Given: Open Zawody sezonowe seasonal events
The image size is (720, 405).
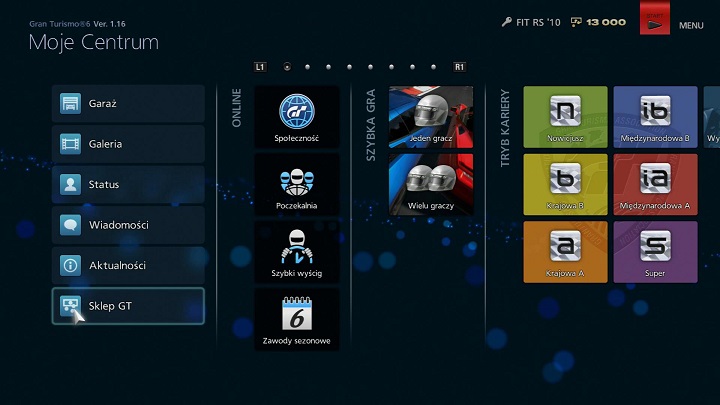Looking at the screenshot, I should pos(297,319).
